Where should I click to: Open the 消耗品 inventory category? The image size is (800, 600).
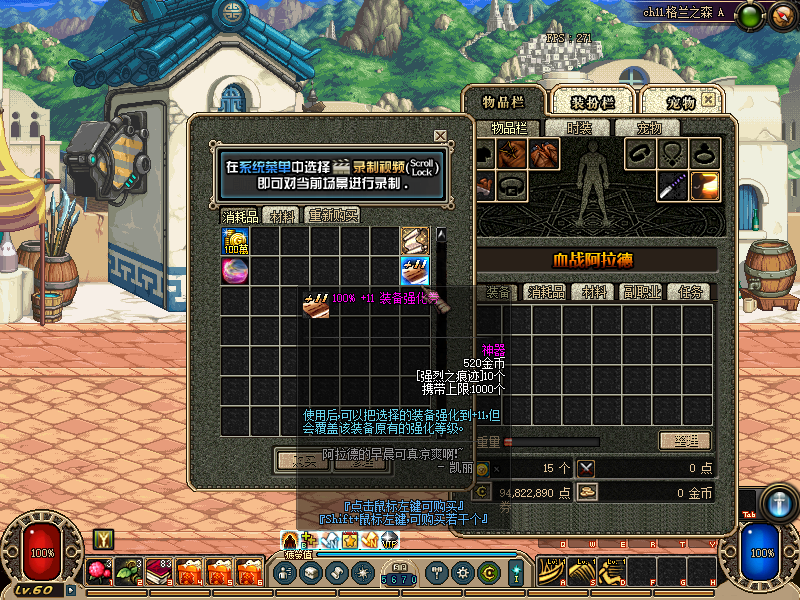547,292
